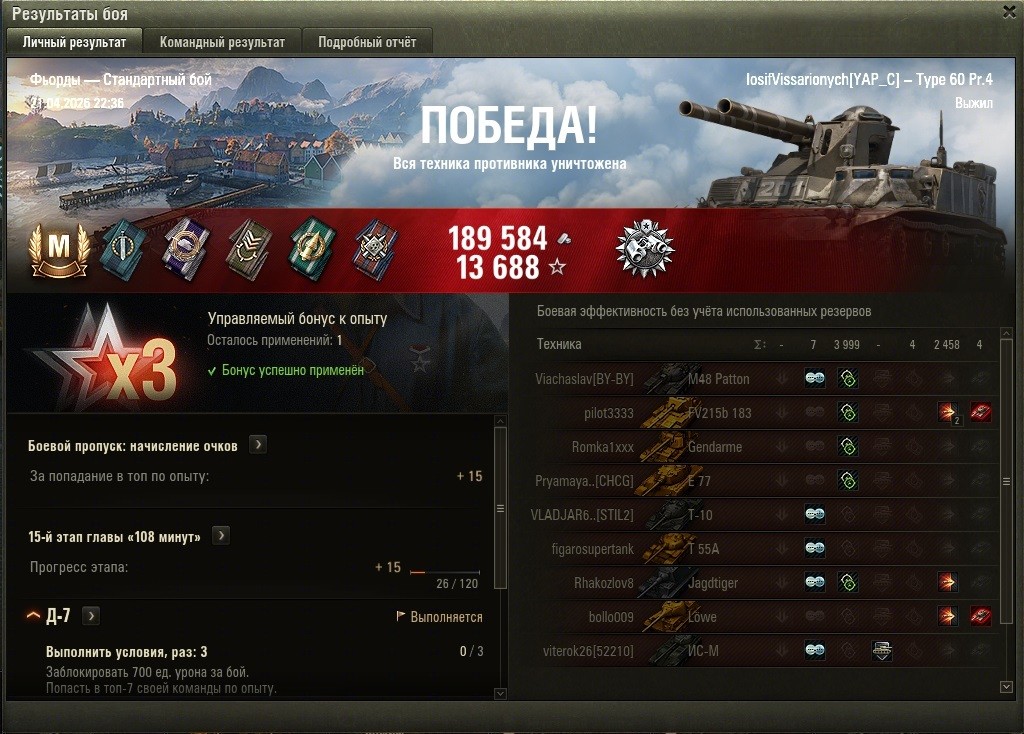Image resolution: width=1024 pixels, height=734 pixels.
Task: Select the Rhakozlov8 Jagdtiger row
Action: pos(760,583)
